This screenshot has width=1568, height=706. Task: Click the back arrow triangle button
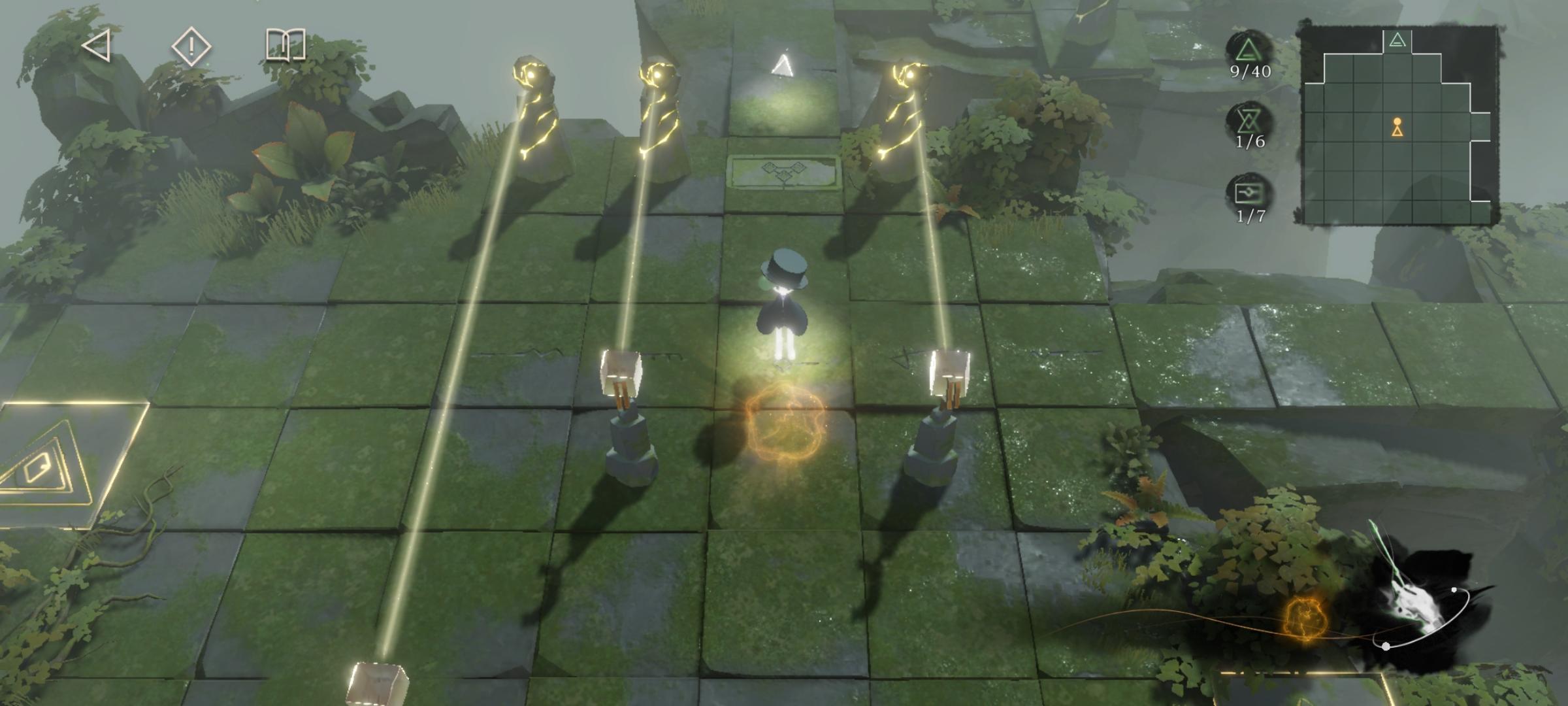(x=97, y=46)
